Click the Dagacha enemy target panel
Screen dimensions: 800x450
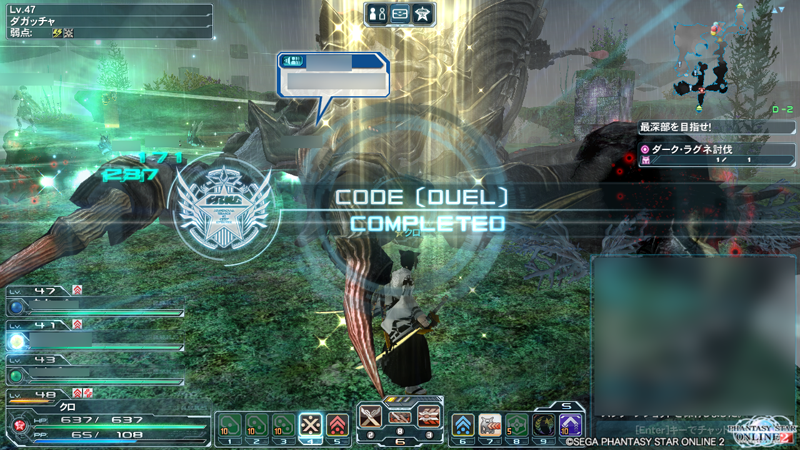point(106,20)
